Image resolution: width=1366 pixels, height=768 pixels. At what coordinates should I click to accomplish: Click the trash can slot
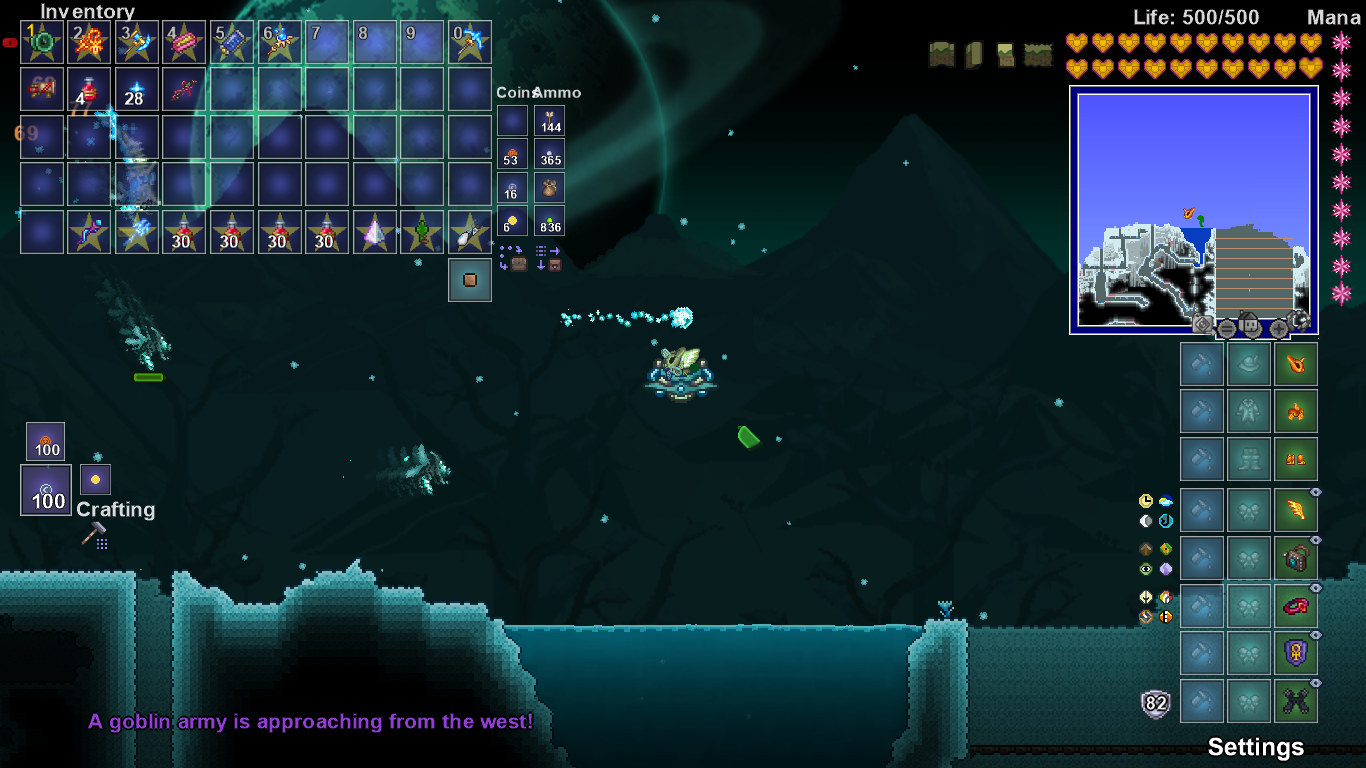[x=469, y=280]
